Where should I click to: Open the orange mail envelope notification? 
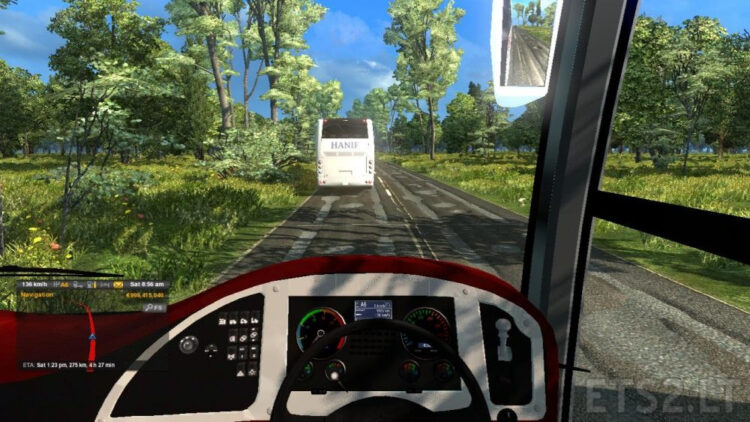click(119, 285)
